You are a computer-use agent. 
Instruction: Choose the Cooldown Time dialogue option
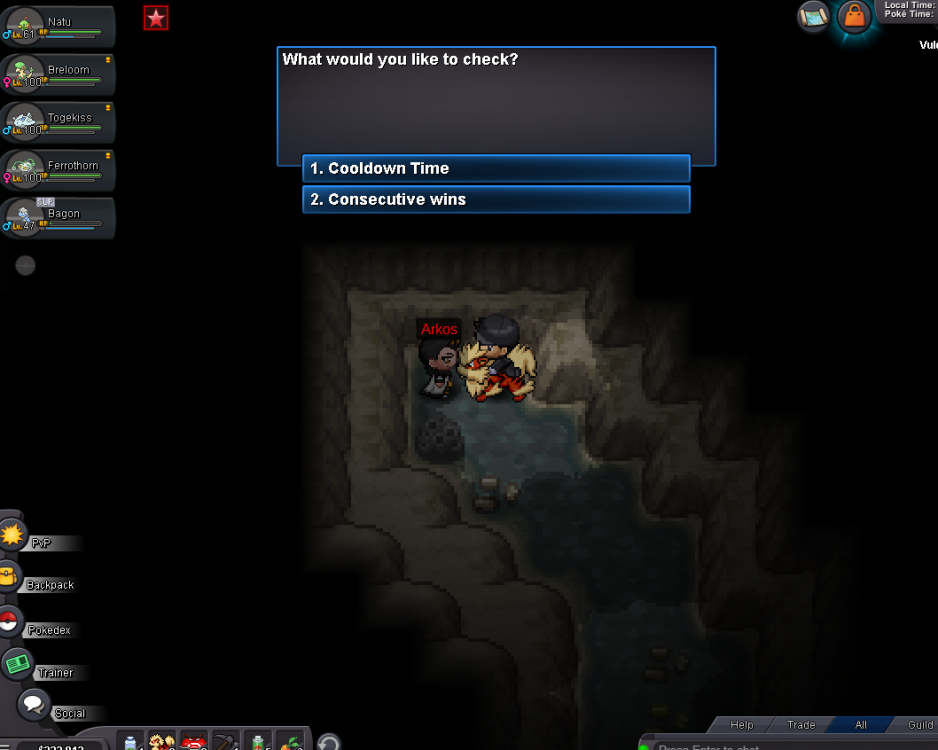pos(496,169)
